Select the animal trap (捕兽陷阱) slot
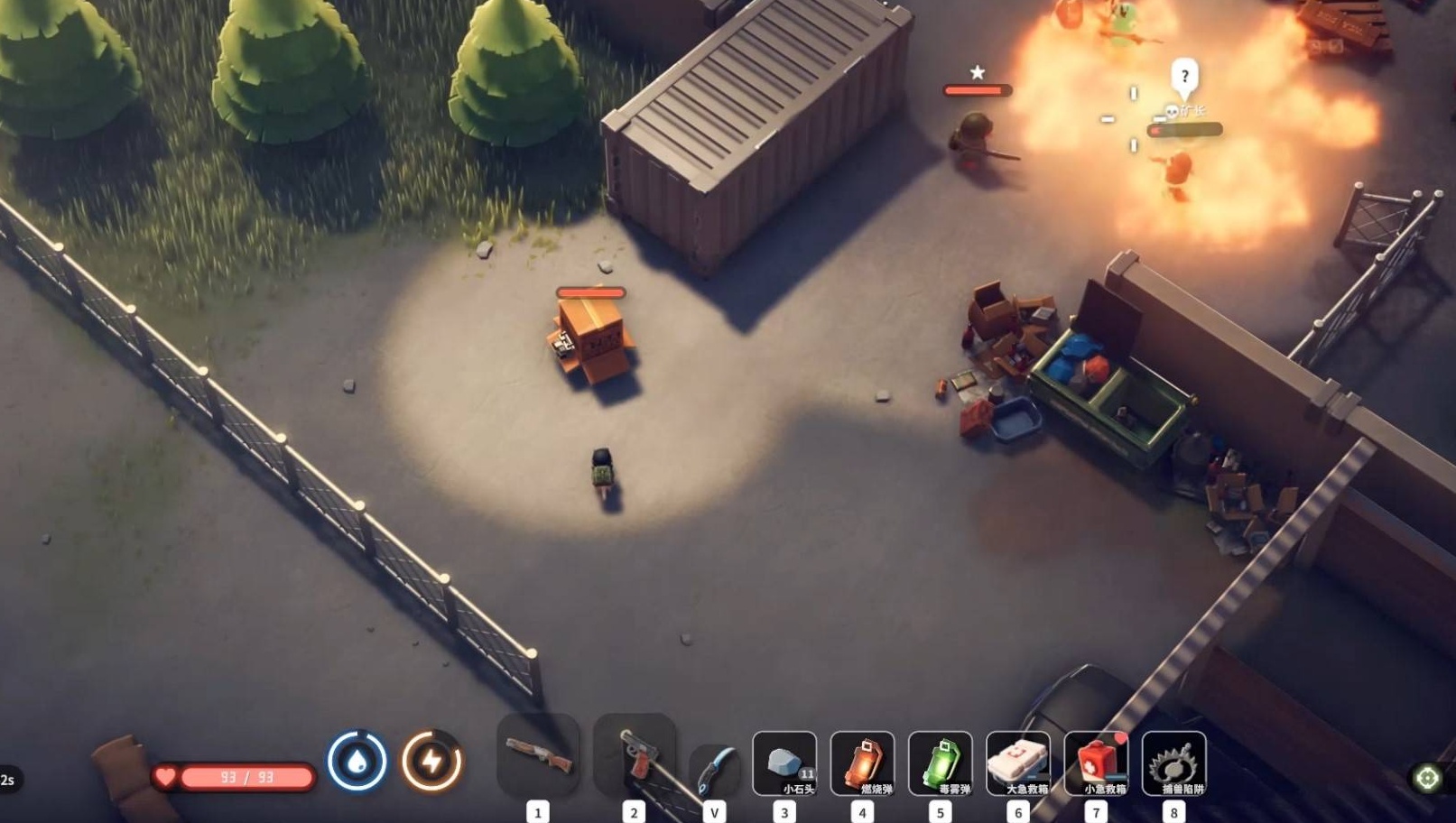Viewport: 1456px width, 823px height. coord(1173,763)
